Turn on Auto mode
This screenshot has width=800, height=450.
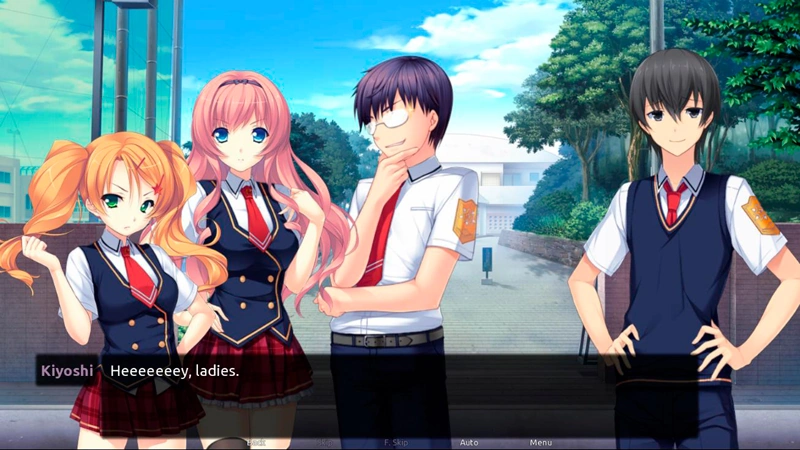(x=468, y=442)
